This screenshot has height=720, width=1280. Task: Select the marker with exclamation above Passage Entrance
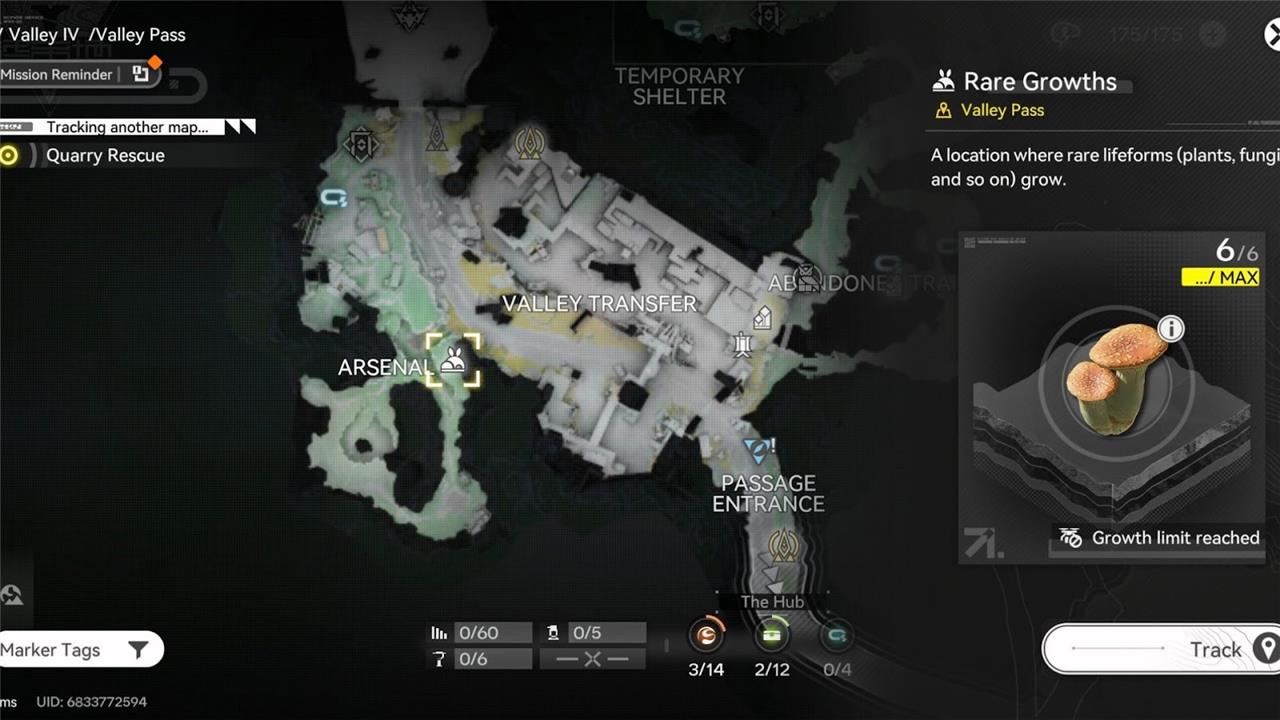click(760, 449)
